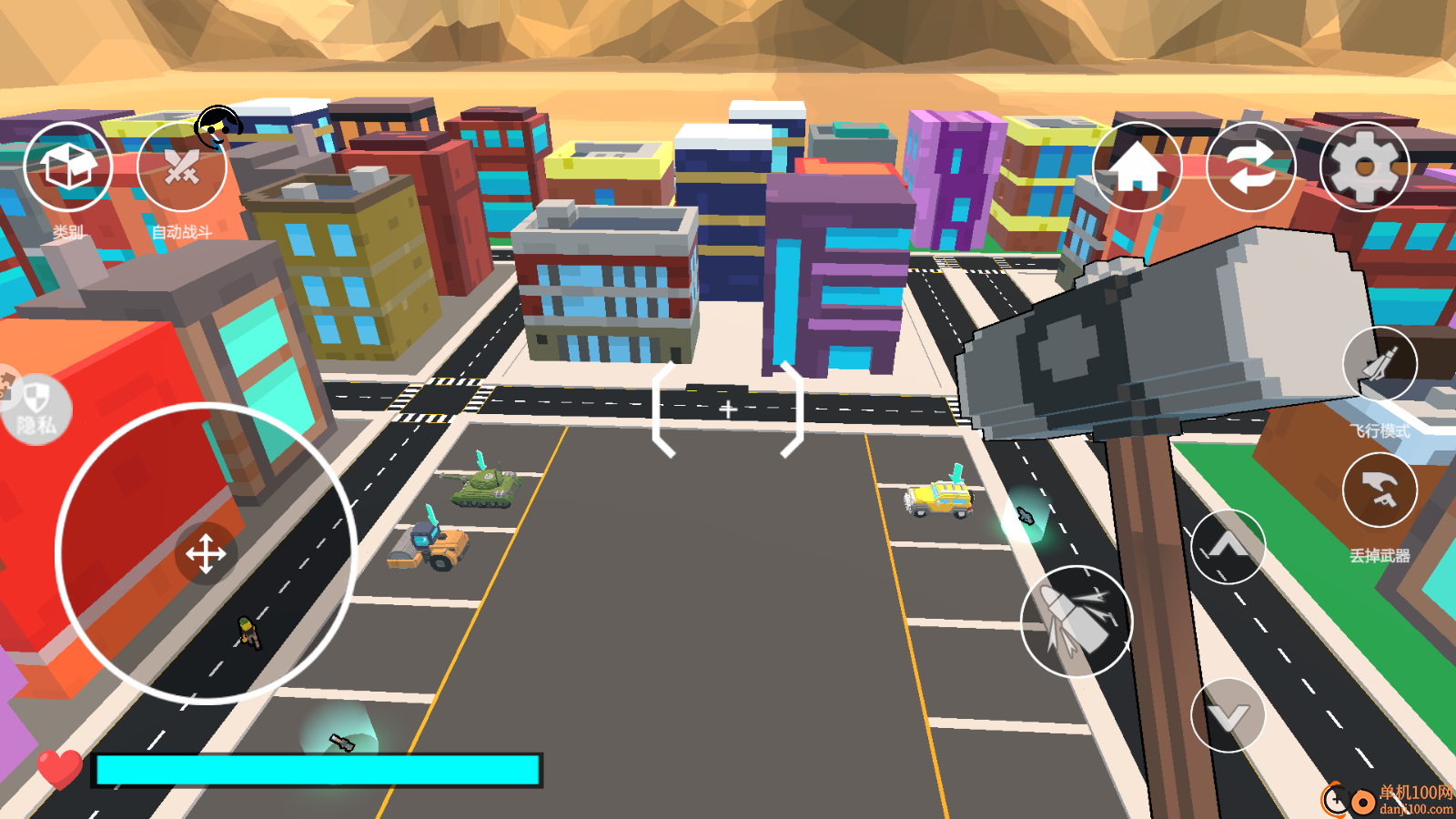The height and width of the screenshot is (819, 1456).
Task: Tap the downward chevron button
Action: pyautogui.click(x=1228, y=715)
